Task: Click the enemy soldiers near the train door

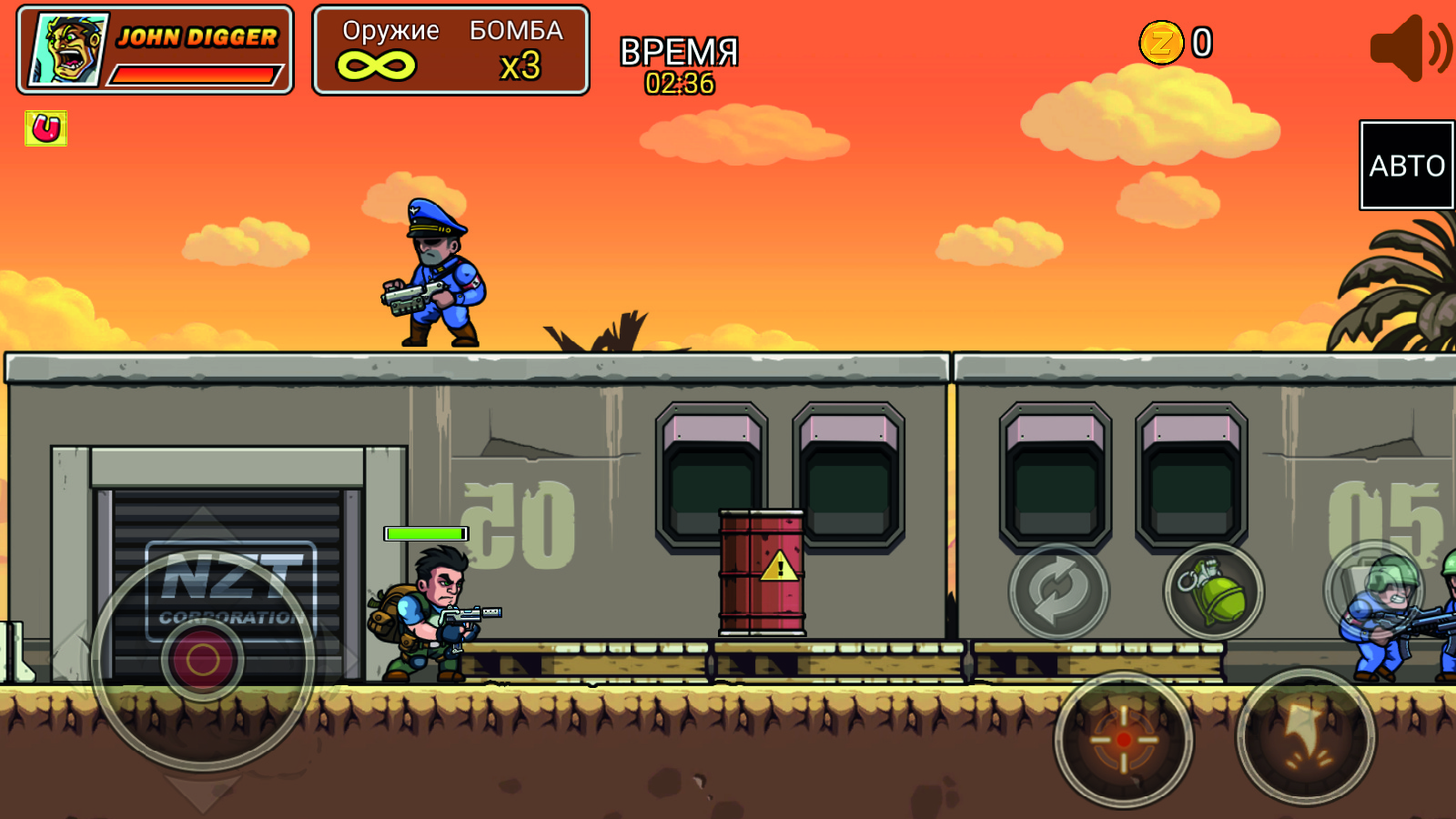Action: coord(1383,619)
